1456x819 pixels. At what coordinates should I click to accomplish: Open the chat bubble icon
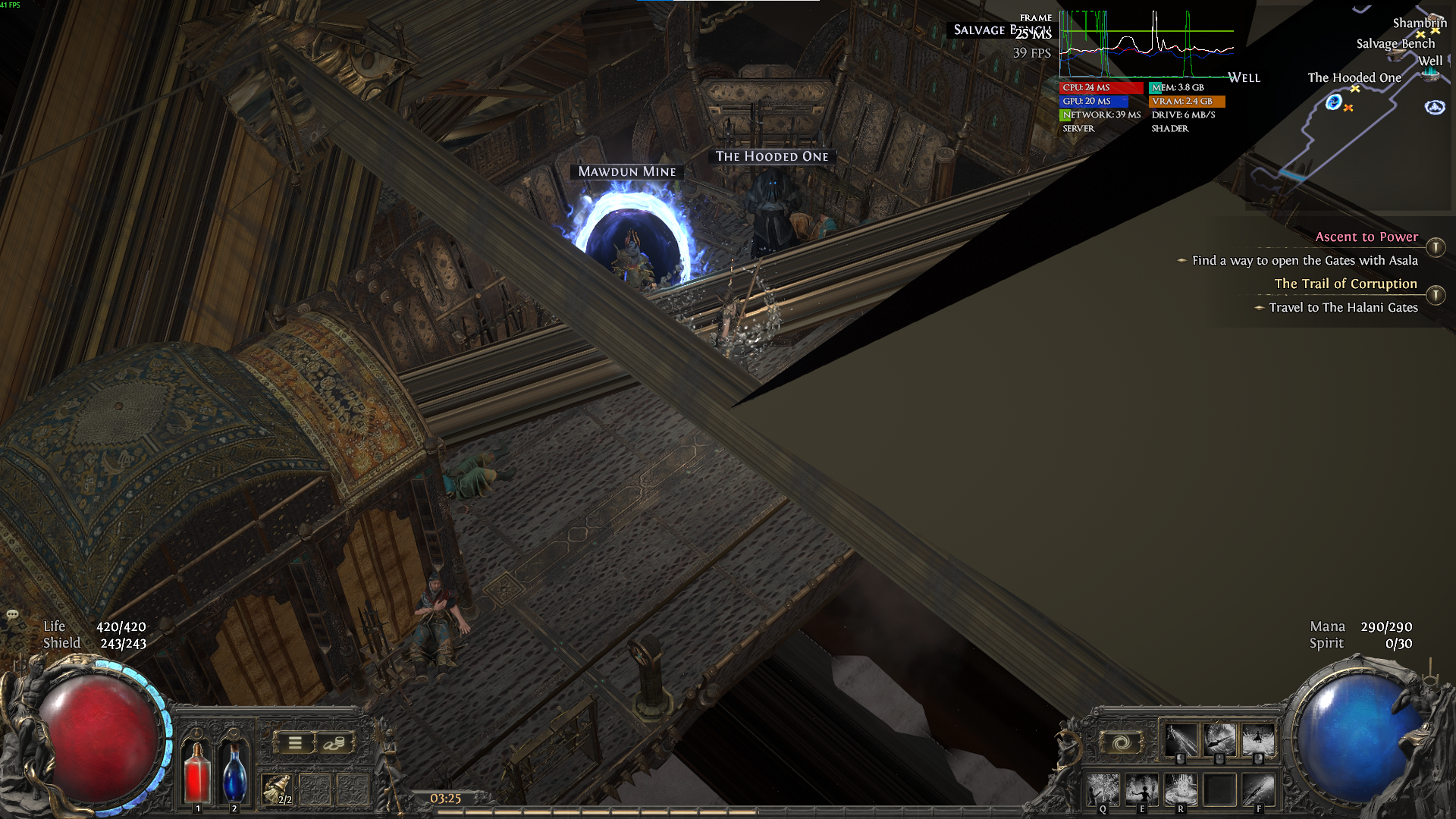pyautogui.click(x=12, y=614)
